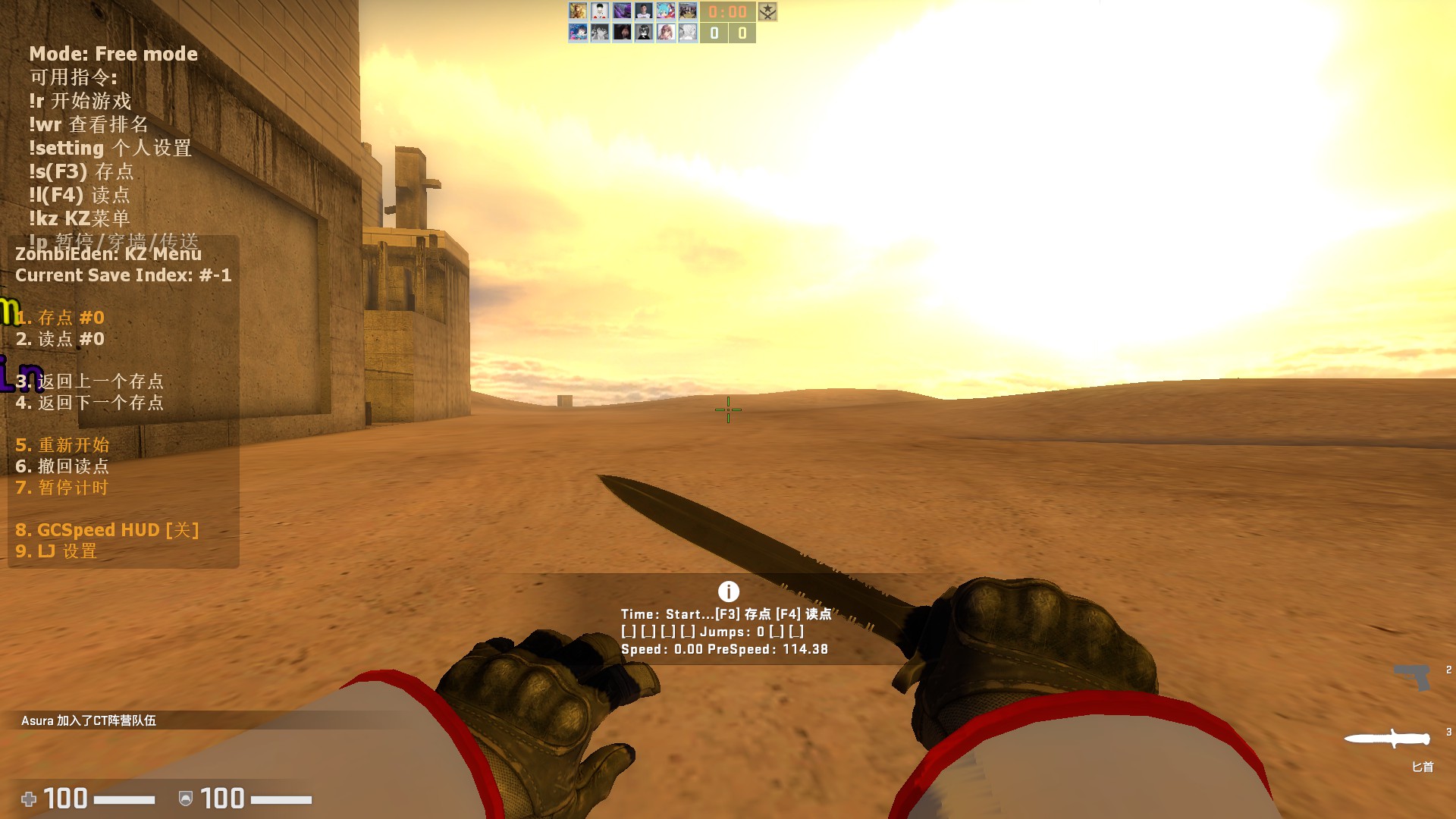Click the Terrorist crossed-knives emblem on scoreboard

coord(767,13)
